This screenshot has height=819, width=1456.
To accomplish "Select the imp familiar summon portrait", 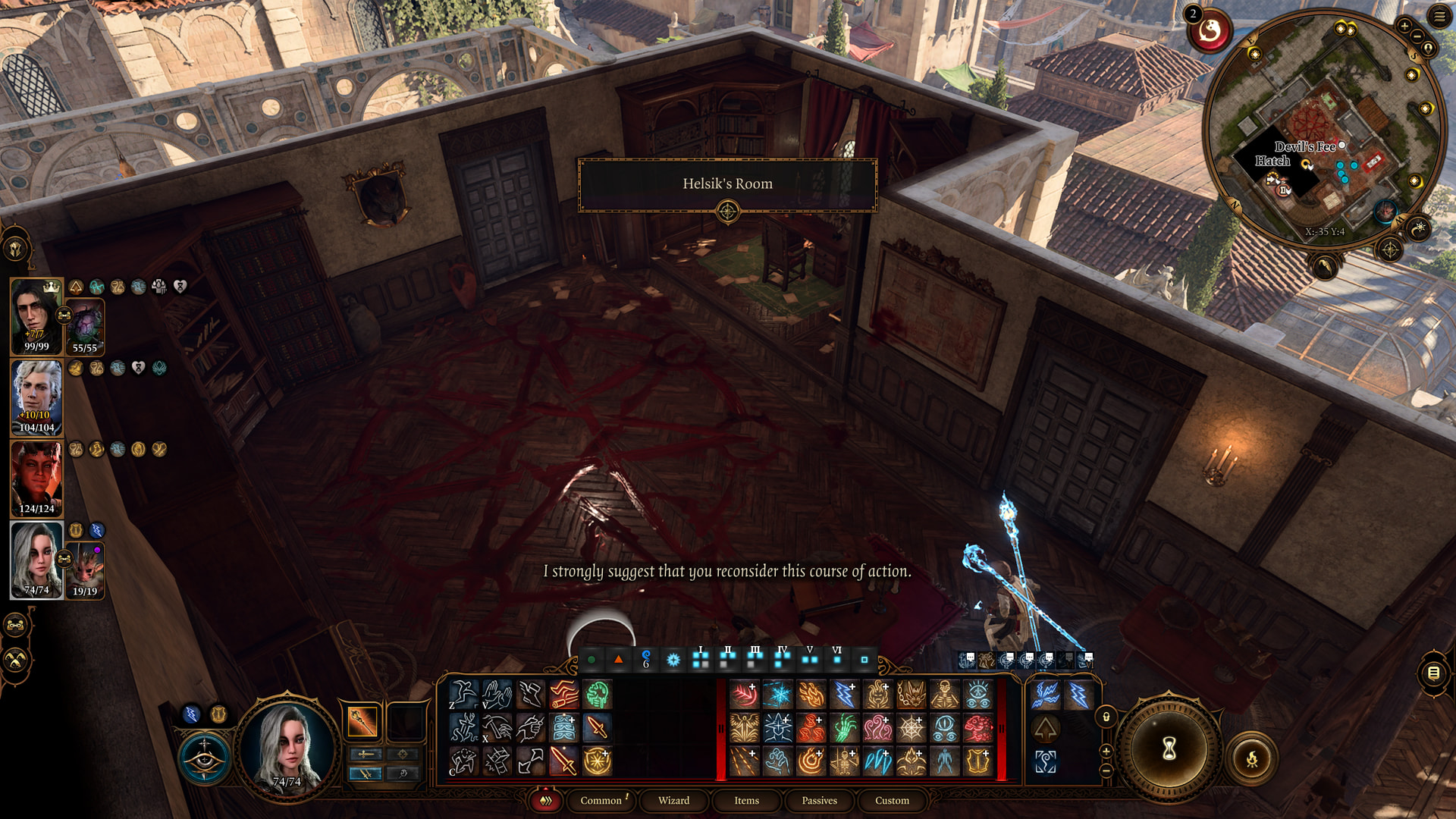I will pyautogui.click(x=85, y=570).
